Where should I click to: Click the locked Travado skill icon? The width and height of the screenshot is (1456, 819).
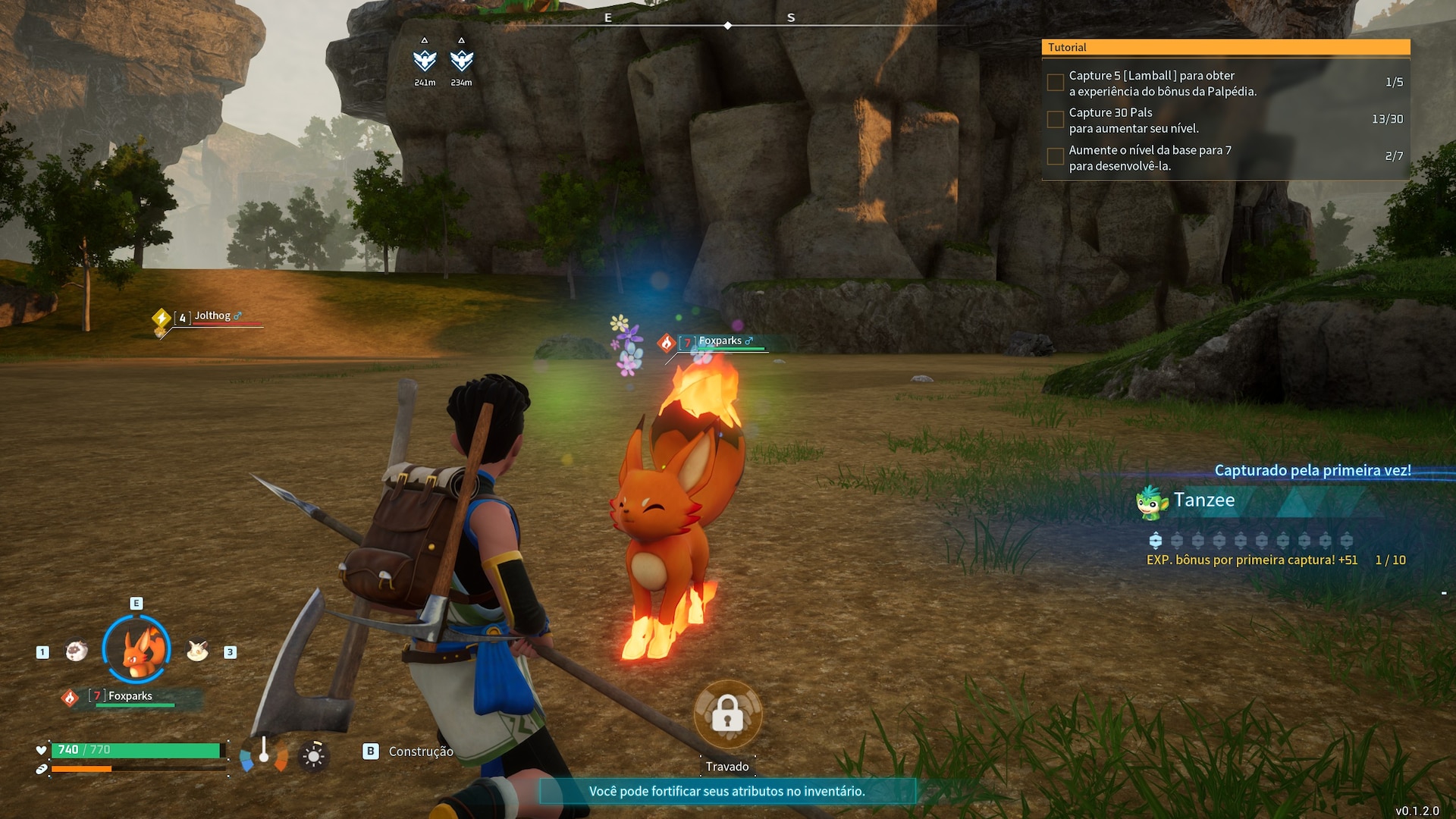(x=727, y=714)
